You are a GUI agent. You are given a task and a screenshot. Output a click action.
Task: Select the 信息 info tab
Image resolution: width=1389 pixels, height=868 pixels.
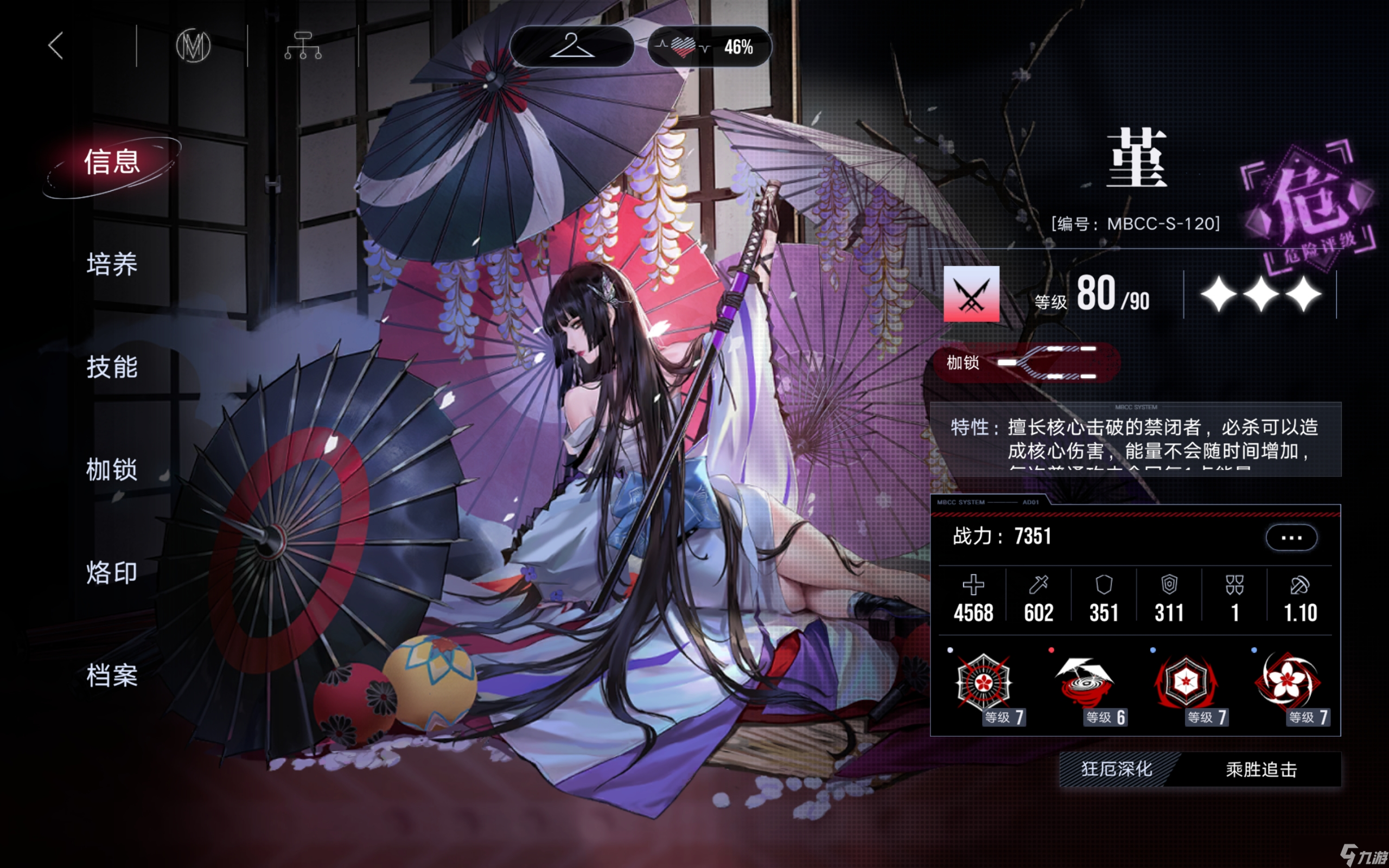112,162
